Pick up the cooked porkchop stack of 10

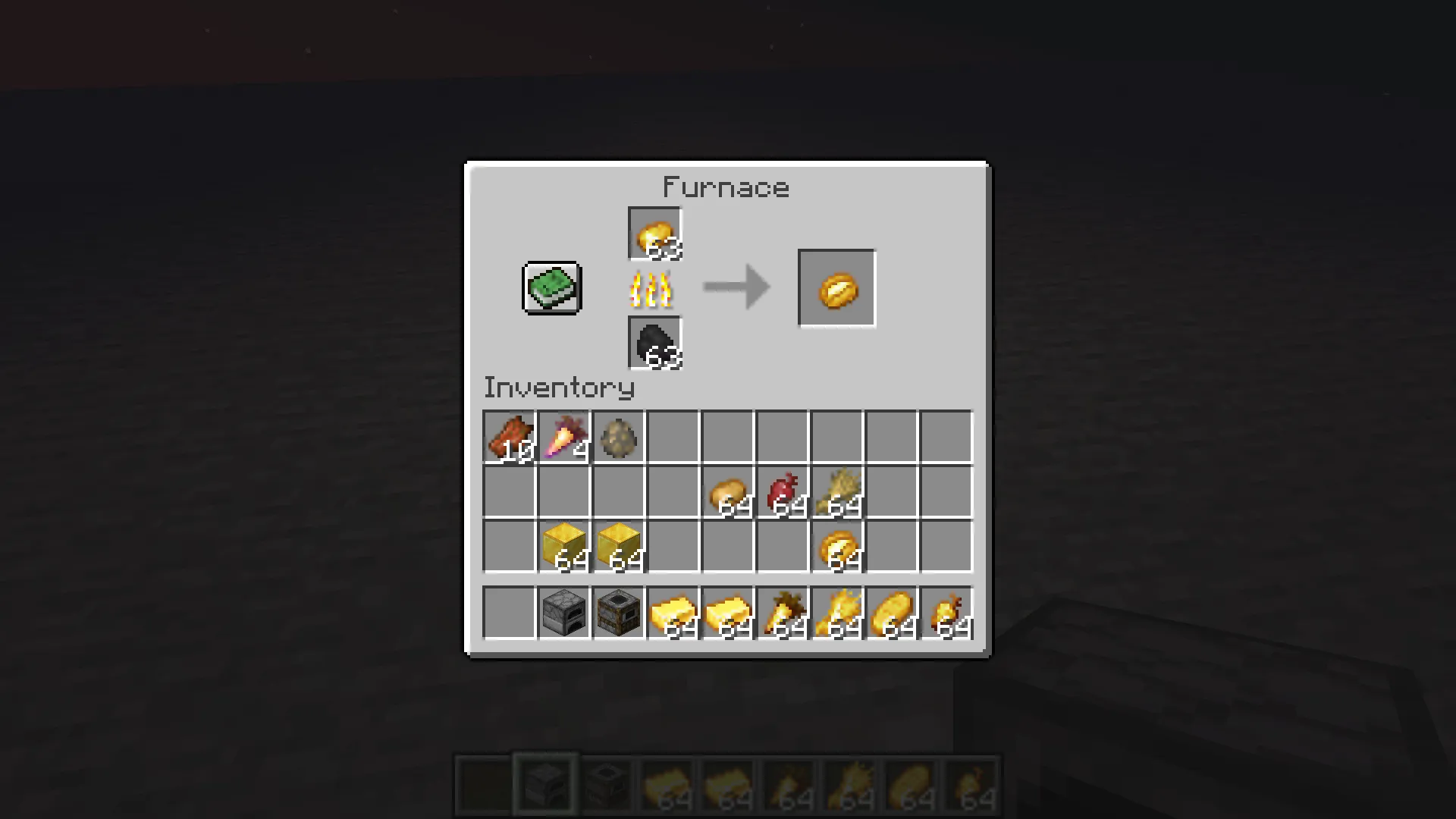tap(509, 436)
